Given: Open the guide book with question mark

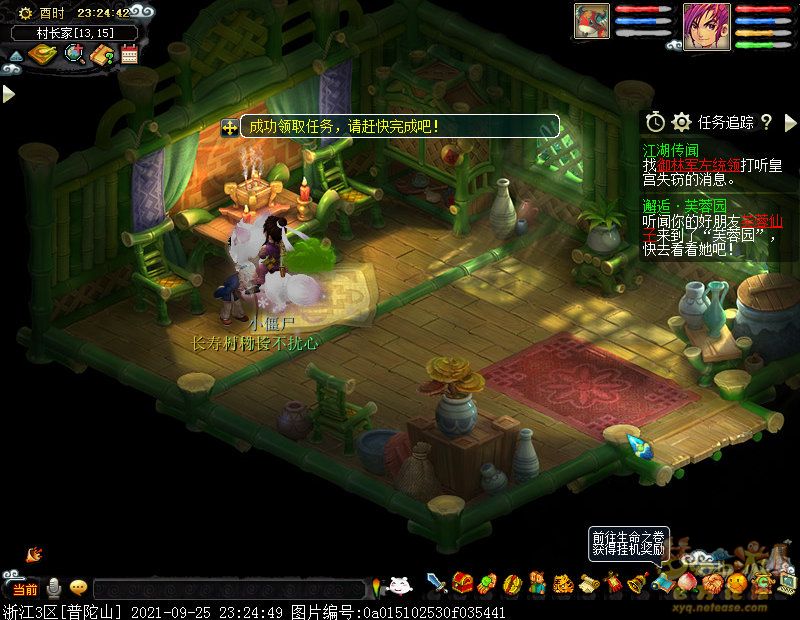Looking at the screenshot, I should (x=103, y=55).
